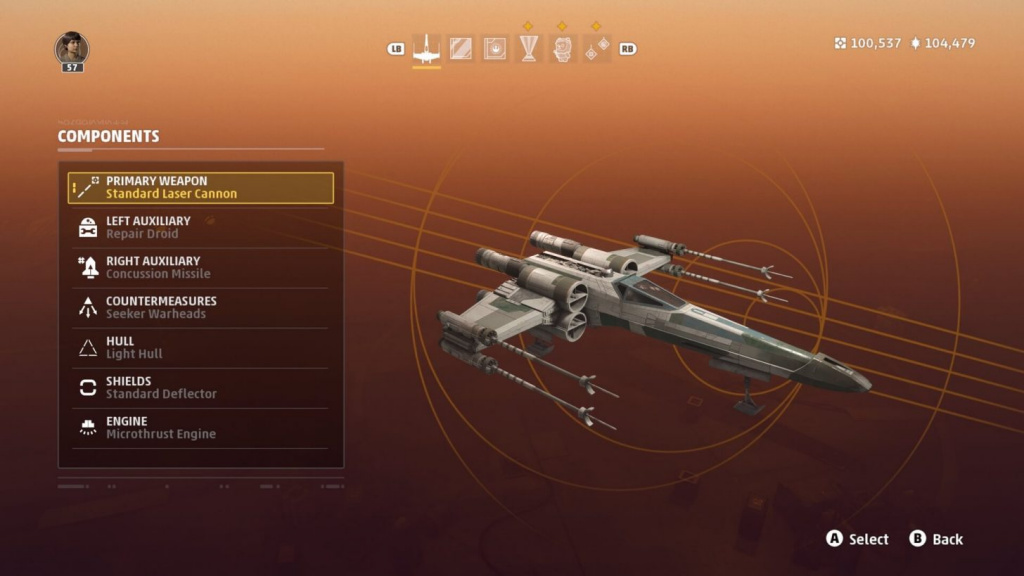Viewport: 1024px width, 576px height.
Task: Go back using the Back button
Action: [936, 539]
